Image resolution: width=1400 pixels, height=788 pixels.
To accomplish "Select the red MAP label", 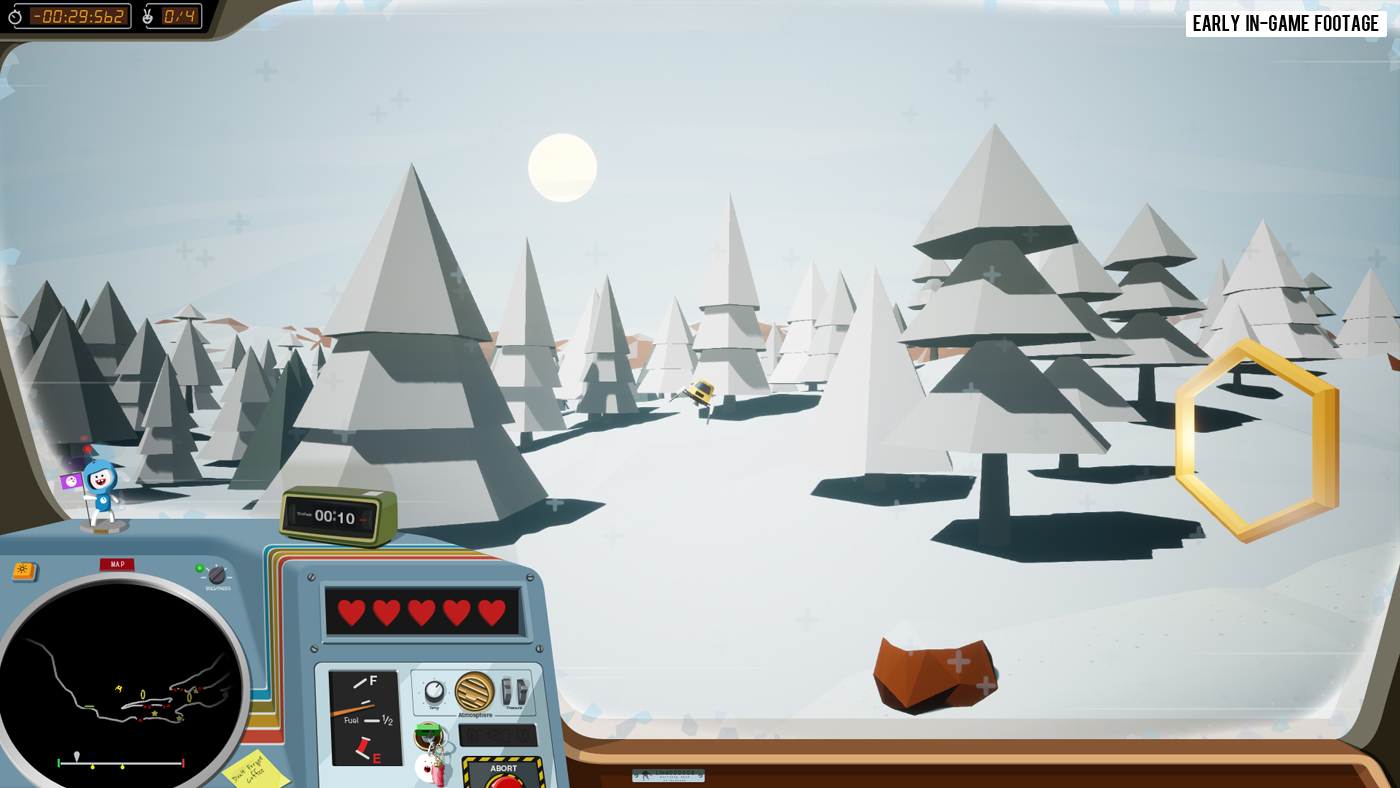I will pyautogui.click(x=117, y=565).
